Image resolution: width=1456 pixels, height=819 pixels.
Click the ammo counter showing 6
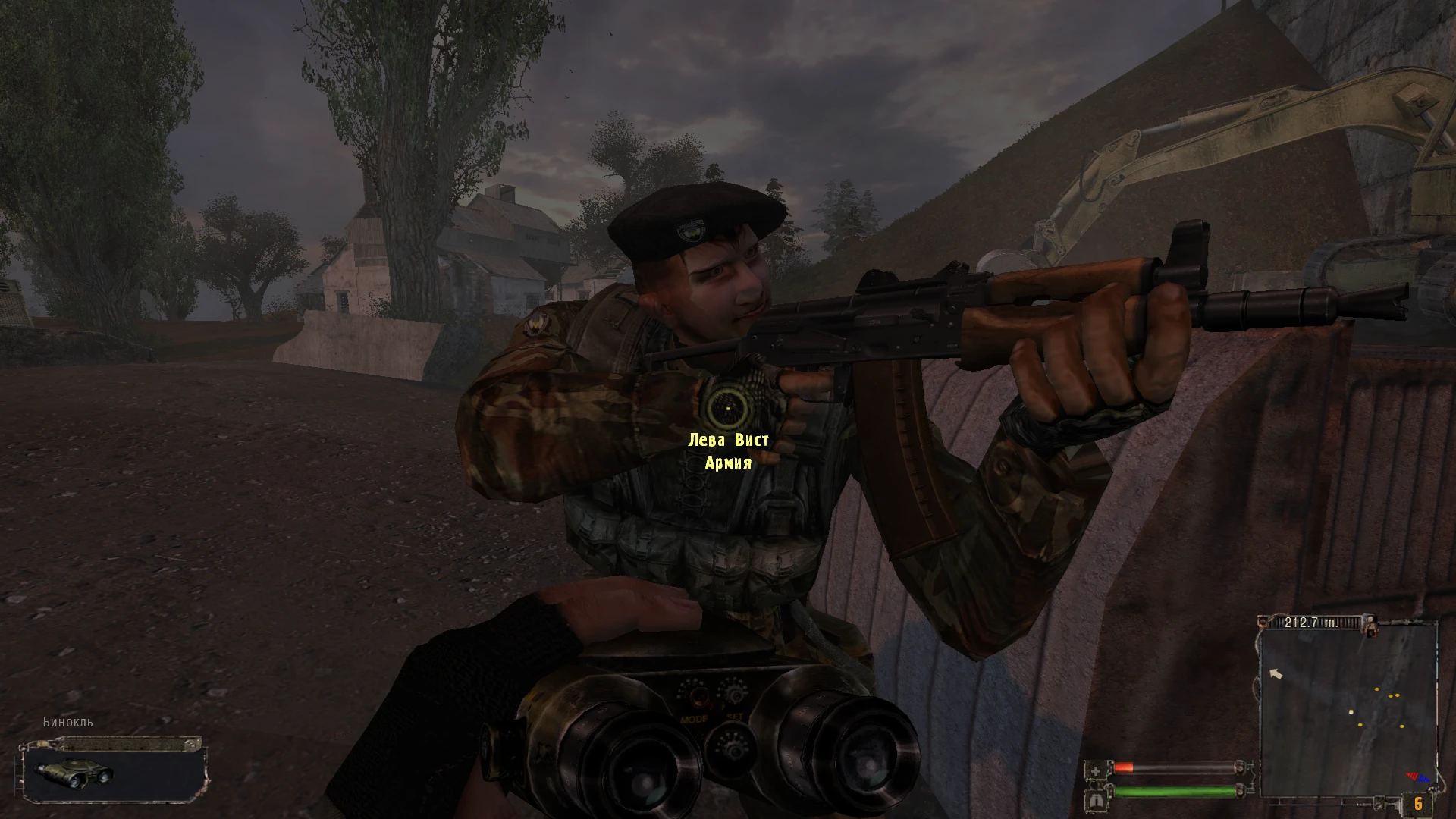tap(1418, 803)
